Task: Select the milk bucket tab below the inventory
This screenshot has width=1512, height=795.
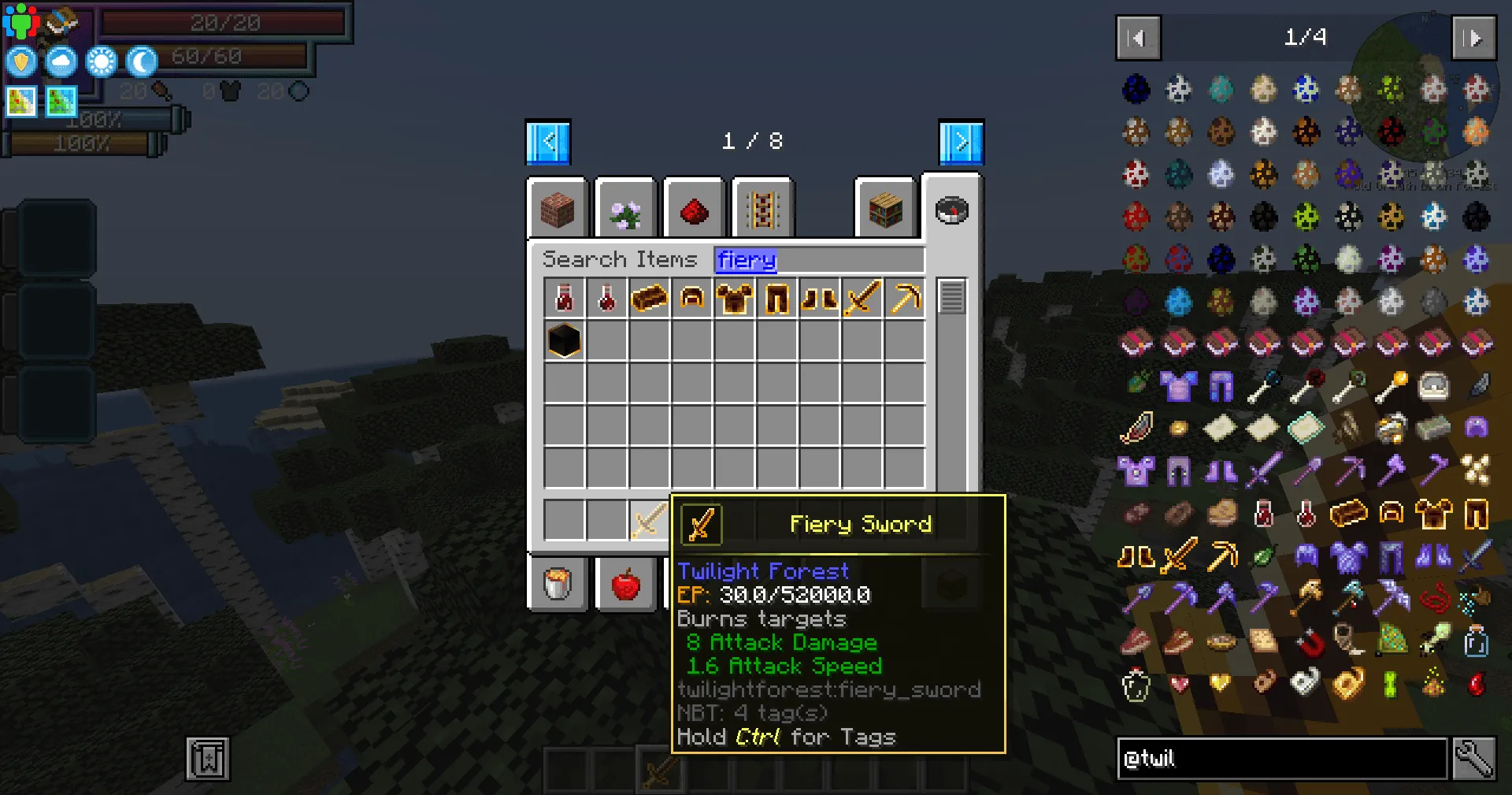Action: pyautogui.click(x=558, y=583)
